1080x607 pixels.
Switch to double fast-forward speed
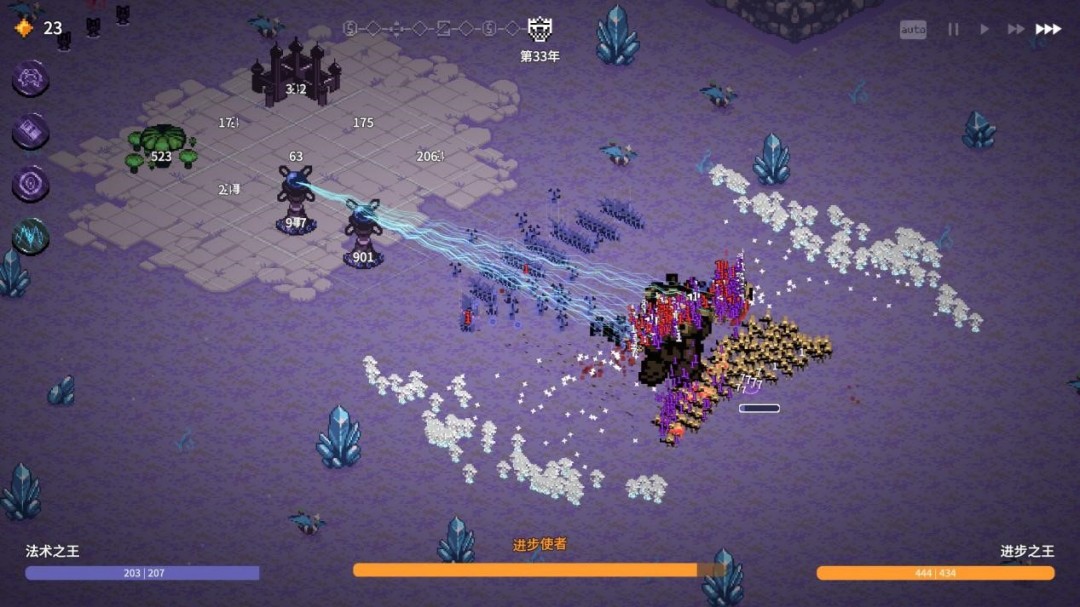tap(1015, 30)
